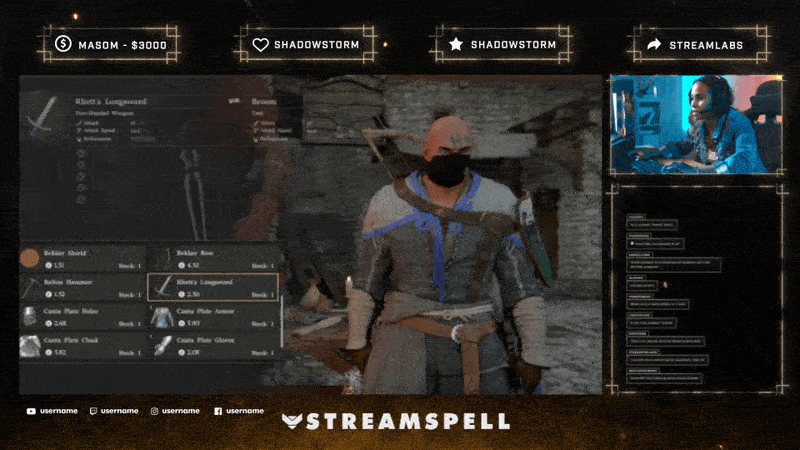
Task: Pick the Canta Plate Helm
Action: (x=82, y=317)
